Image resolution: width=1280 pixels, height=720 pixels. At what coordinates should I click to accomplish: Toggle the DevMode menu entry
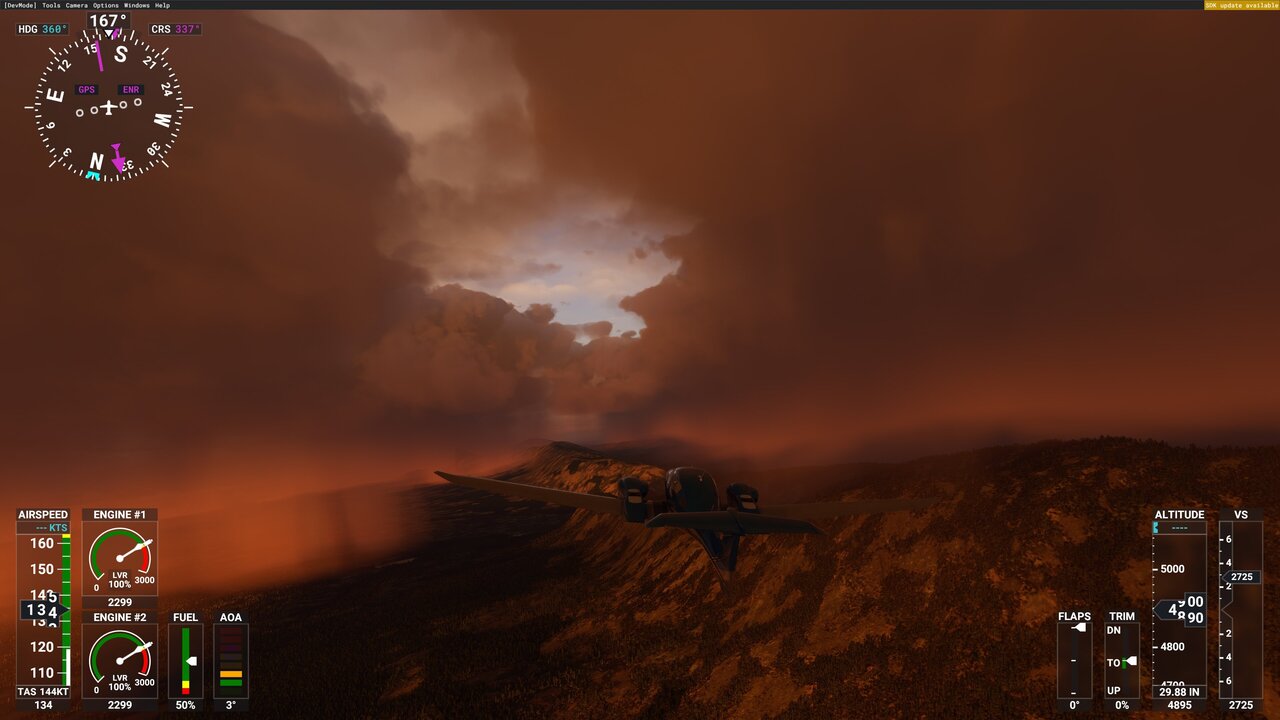click(x=21, y=5)
